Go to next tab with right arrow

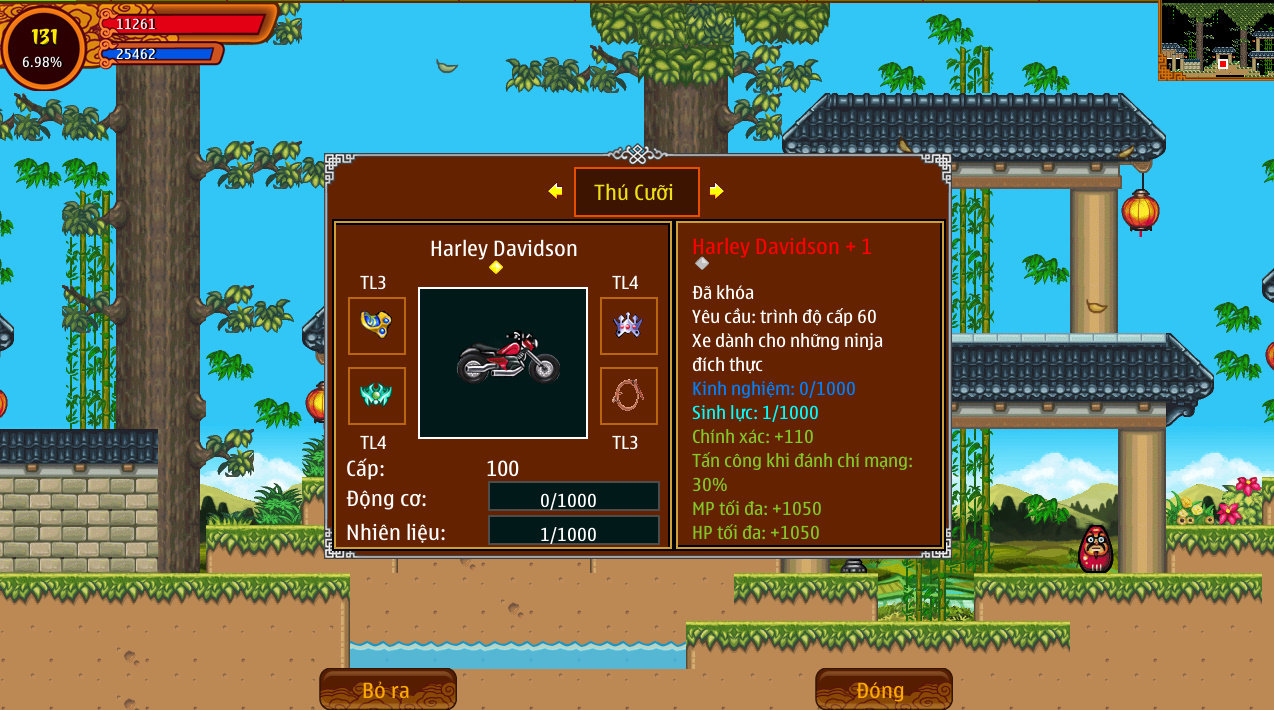point(716,191)
